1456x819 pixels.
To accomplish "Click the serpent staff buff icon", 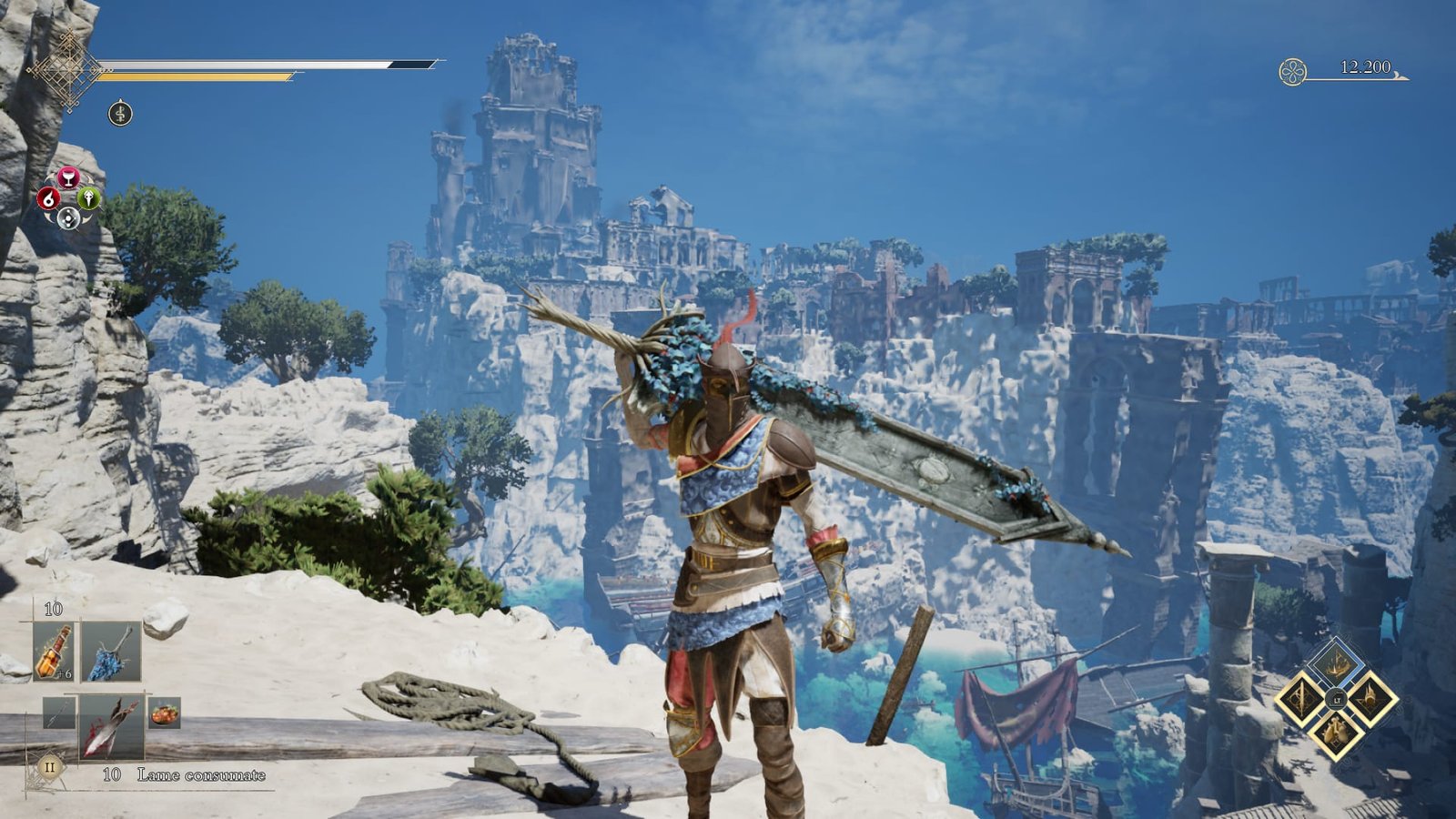I will 120,114.
